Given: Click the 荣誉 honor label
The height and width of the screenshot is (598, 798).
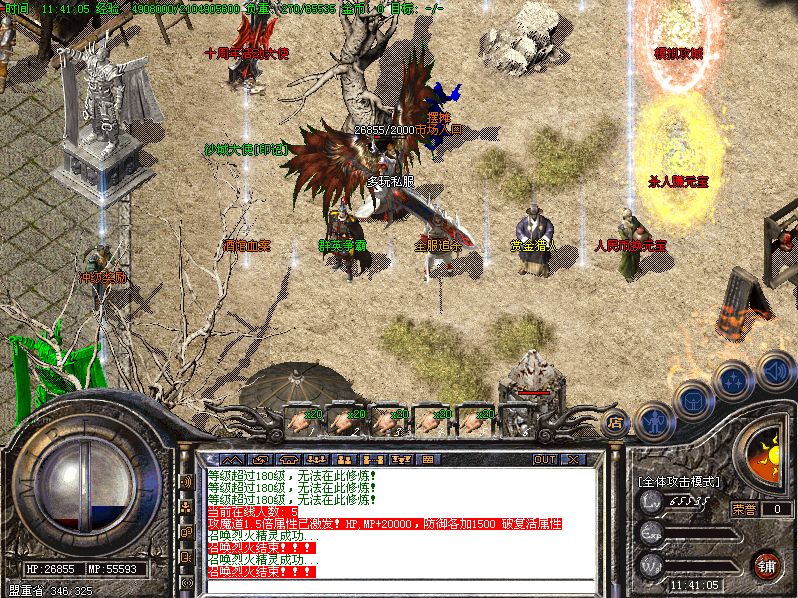Looking at the screenshot, I should click(x=744, y=508).
